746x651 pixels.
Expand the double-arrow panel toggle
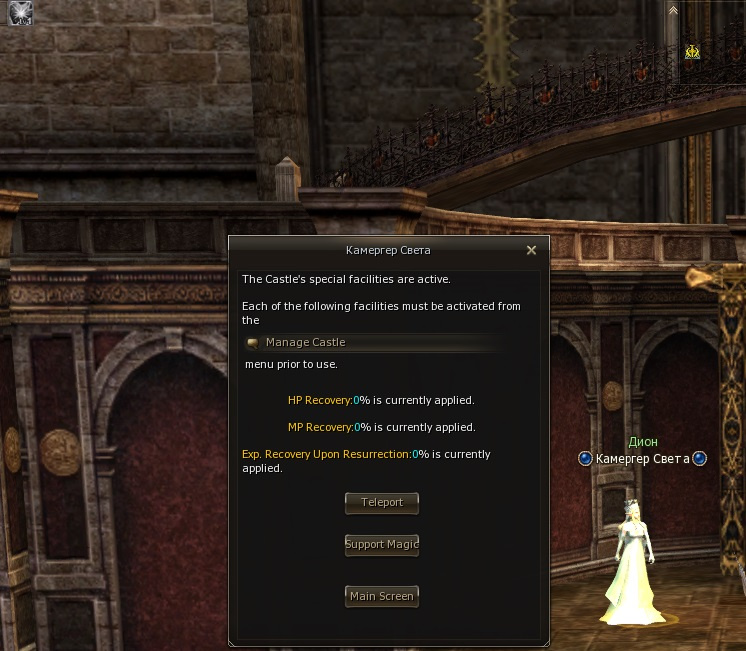pos(674,10)
